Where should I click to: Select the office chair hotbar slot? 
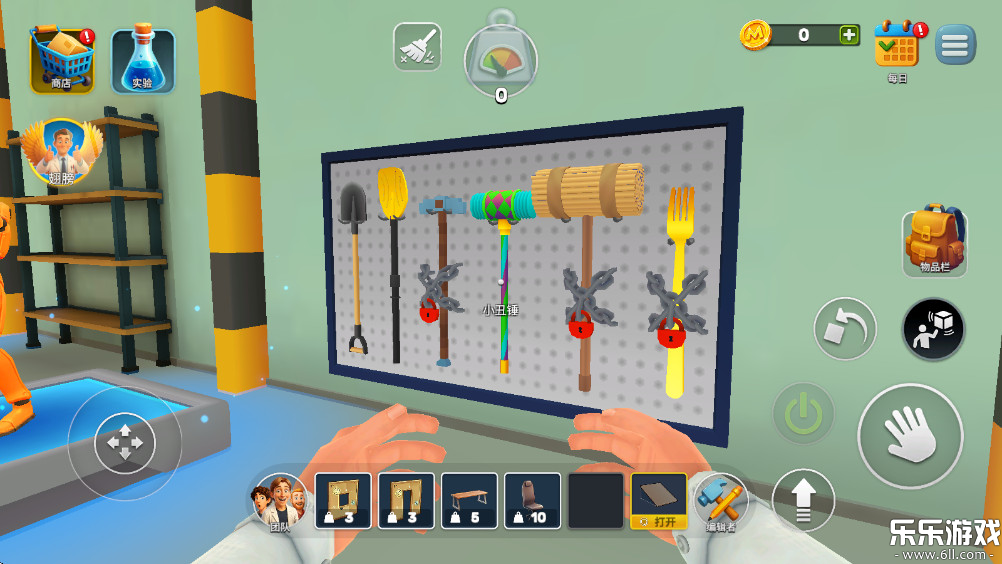click(532, 500)
